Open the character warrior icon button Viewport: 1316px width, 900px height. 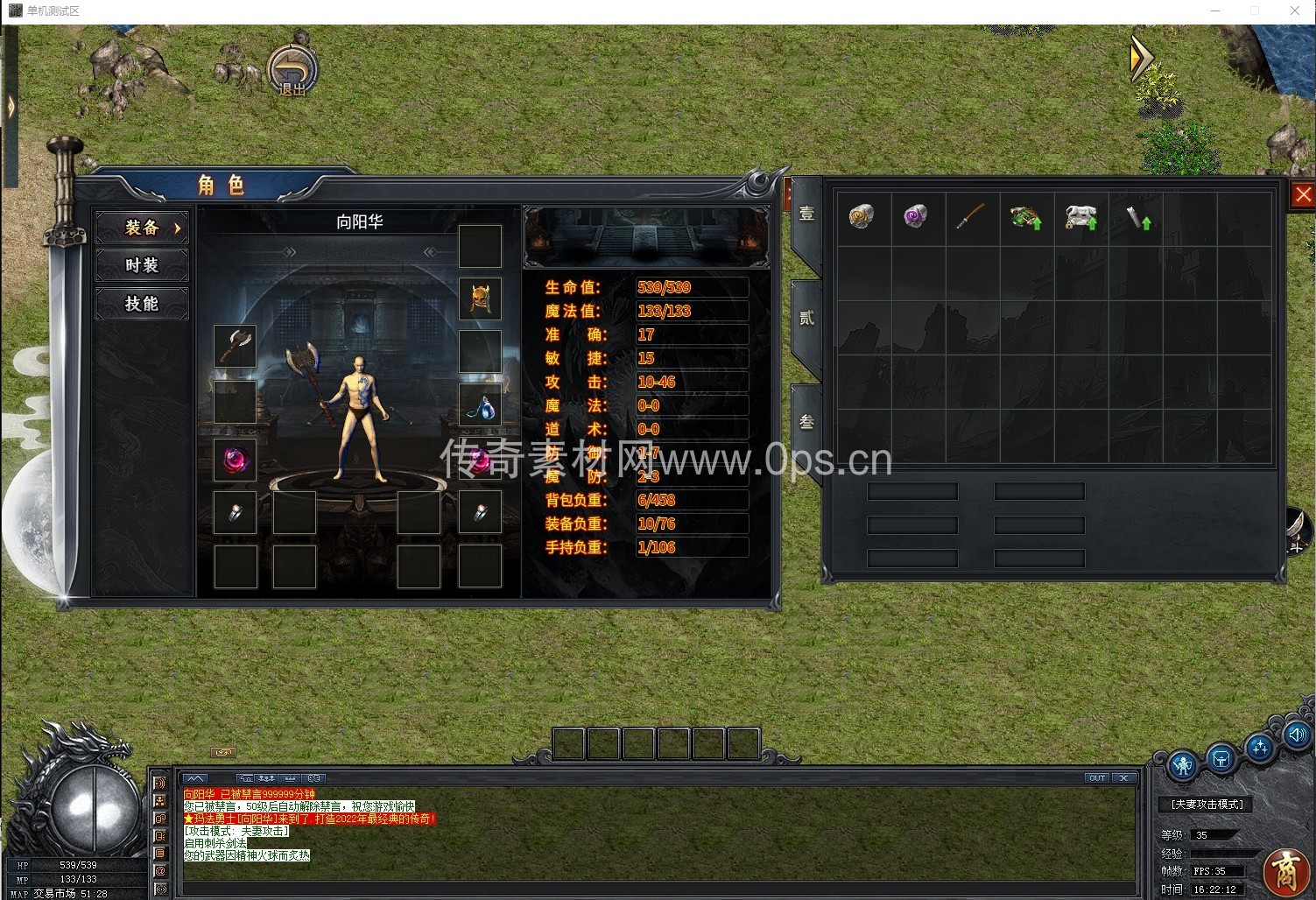pyautogui.click(x=1182, y=764)
